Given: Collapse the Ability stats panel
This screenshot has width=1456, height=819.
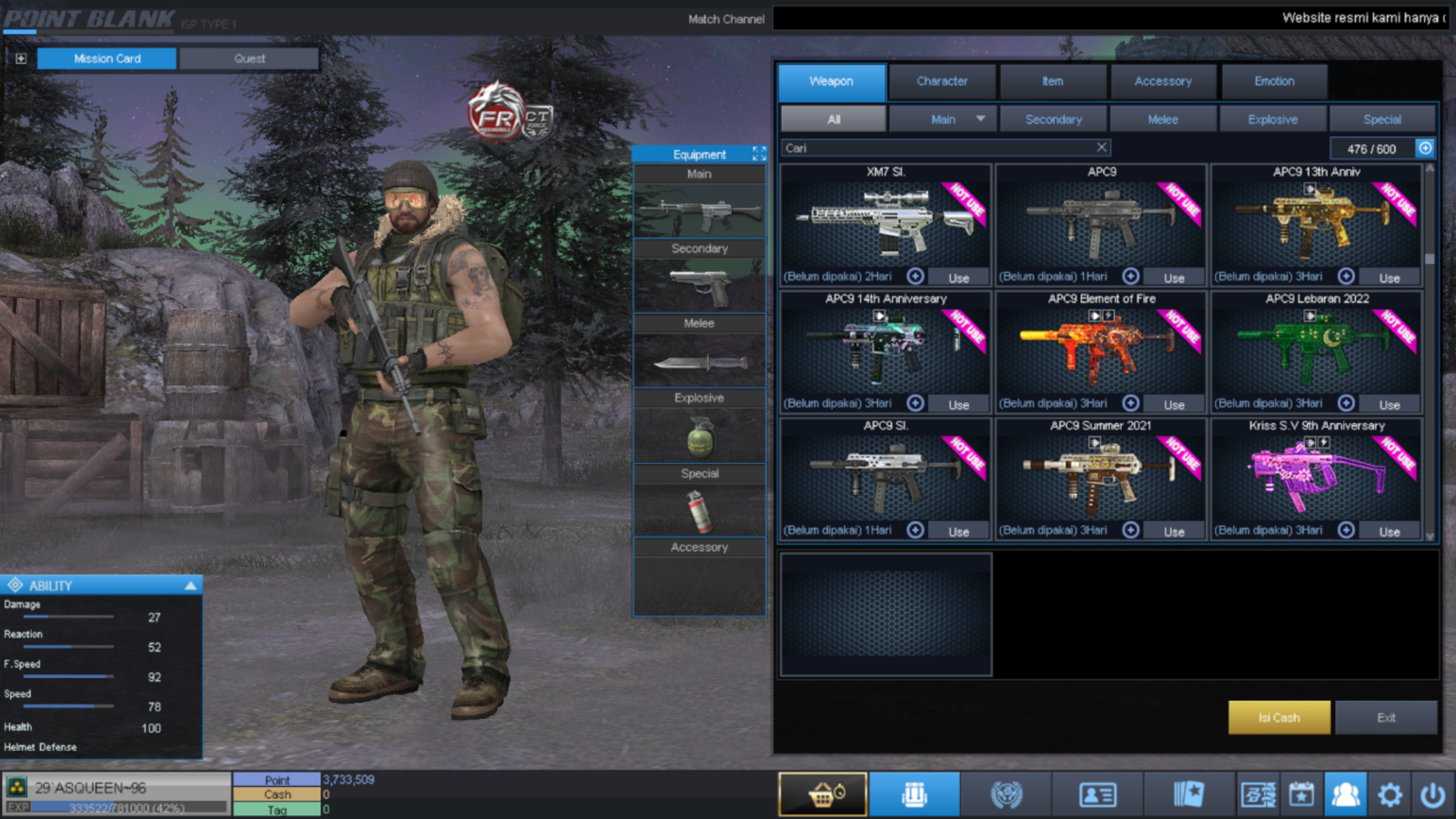Looking at the screenshot, I should (190, 585).
